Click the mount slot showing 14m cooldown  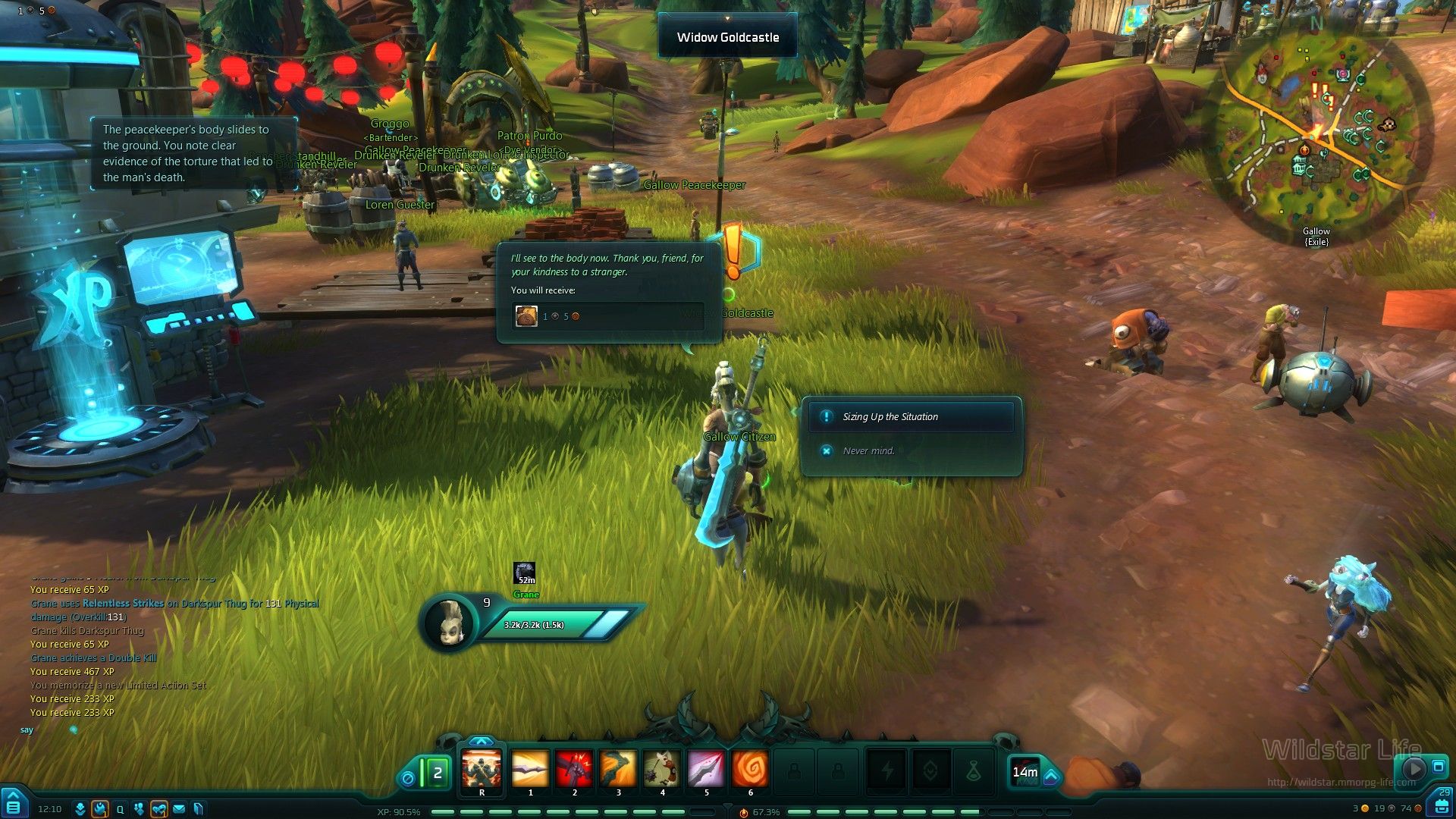point(1025,772)
